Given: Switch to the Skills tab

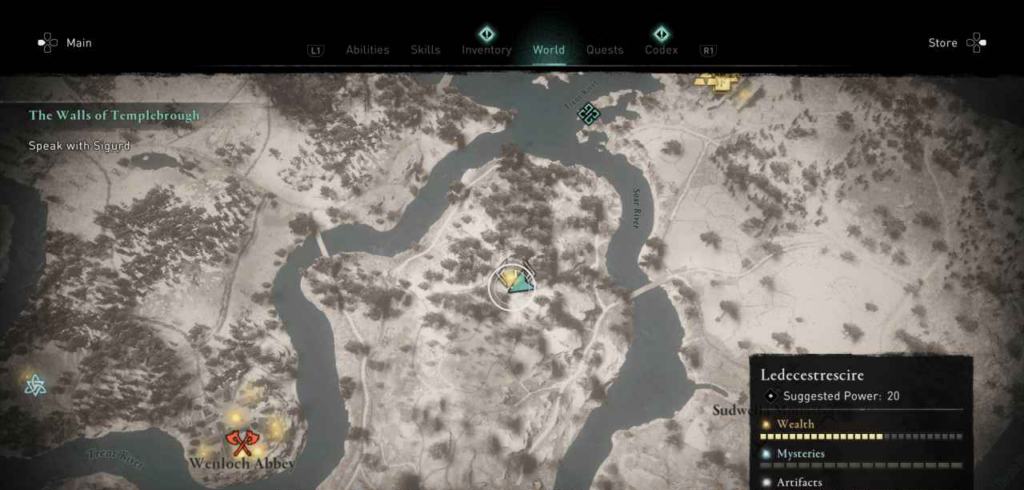Looking at the screenshot, I should 425,50.
